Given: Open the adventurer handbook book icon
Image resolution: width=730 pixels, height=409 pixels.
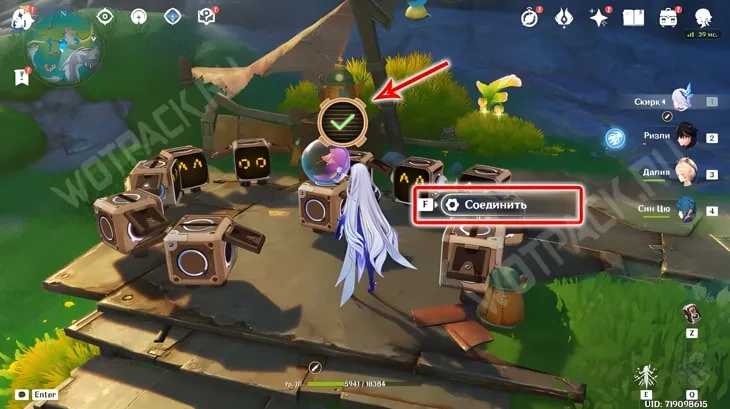Looking at the screenshot, I should pyautogui.click(x=633, y=17).
